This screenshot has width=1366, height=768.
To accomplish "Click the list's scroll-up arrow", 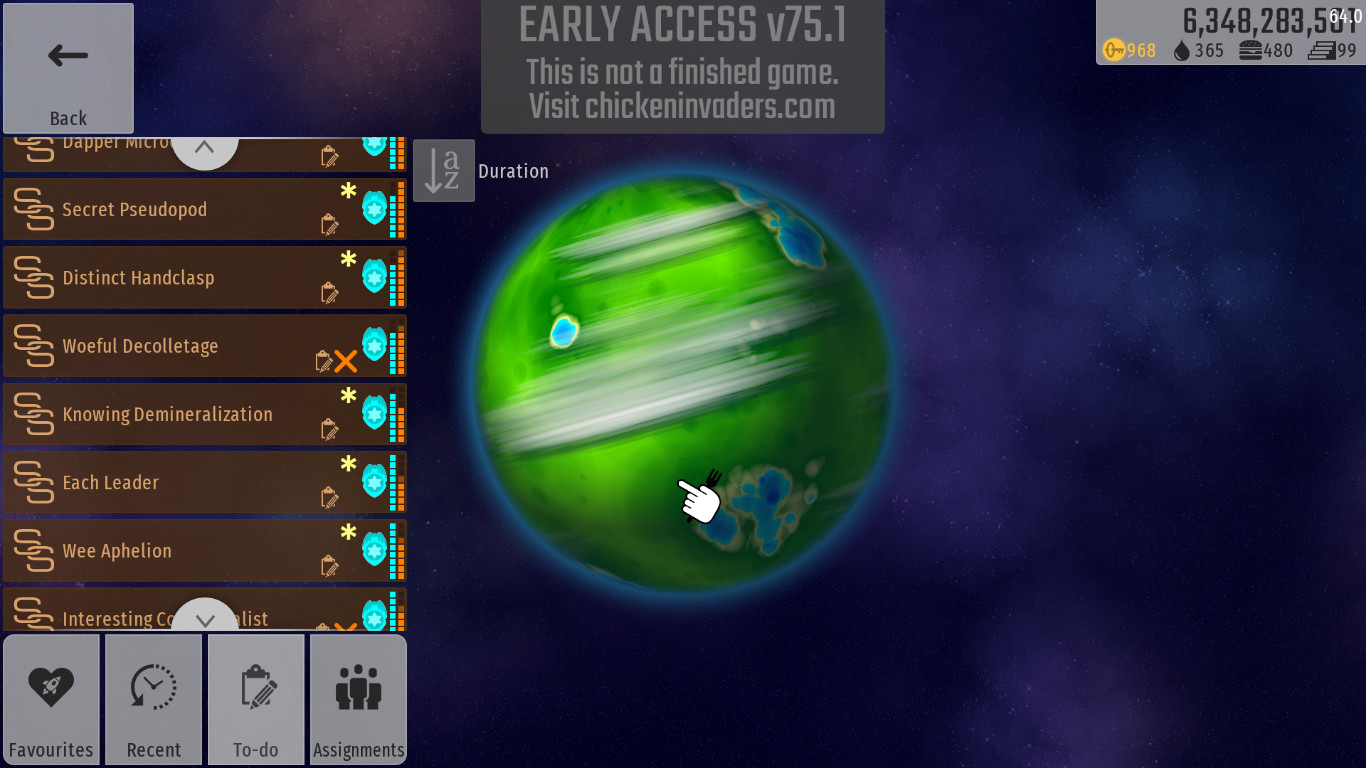I will tap(204, 148).
